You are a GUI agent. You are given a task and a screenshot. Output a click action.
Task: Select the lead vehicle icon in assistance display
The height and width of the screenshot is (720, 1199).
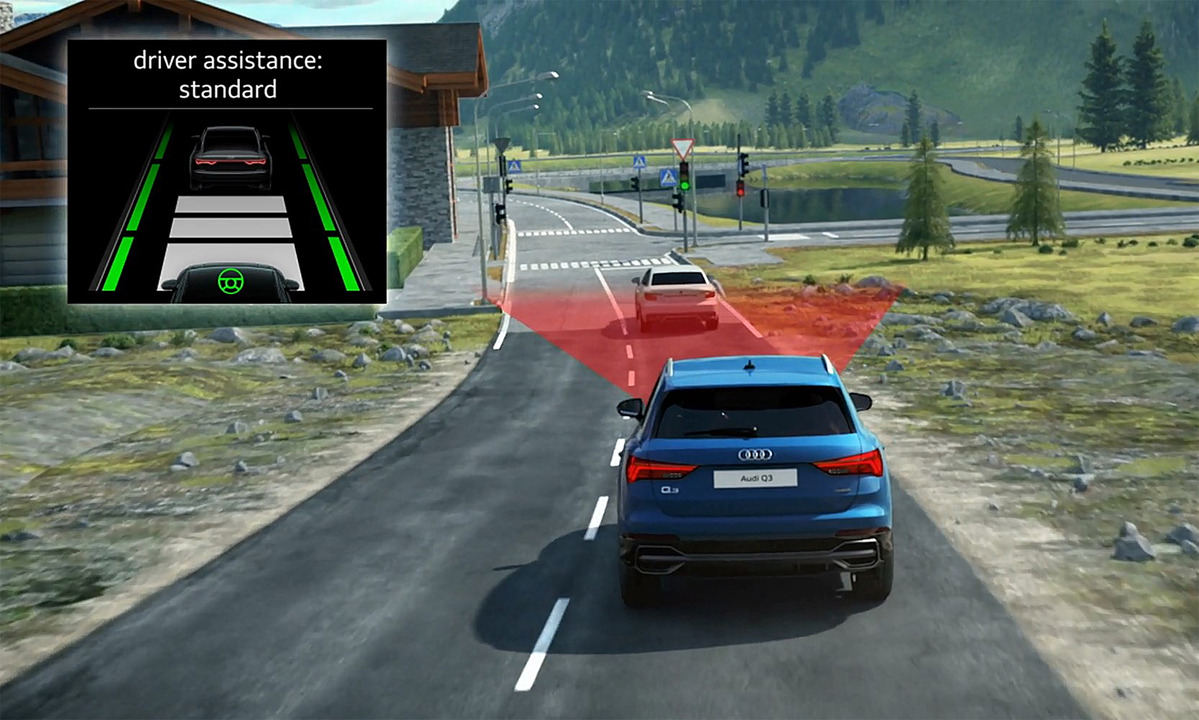230,157
